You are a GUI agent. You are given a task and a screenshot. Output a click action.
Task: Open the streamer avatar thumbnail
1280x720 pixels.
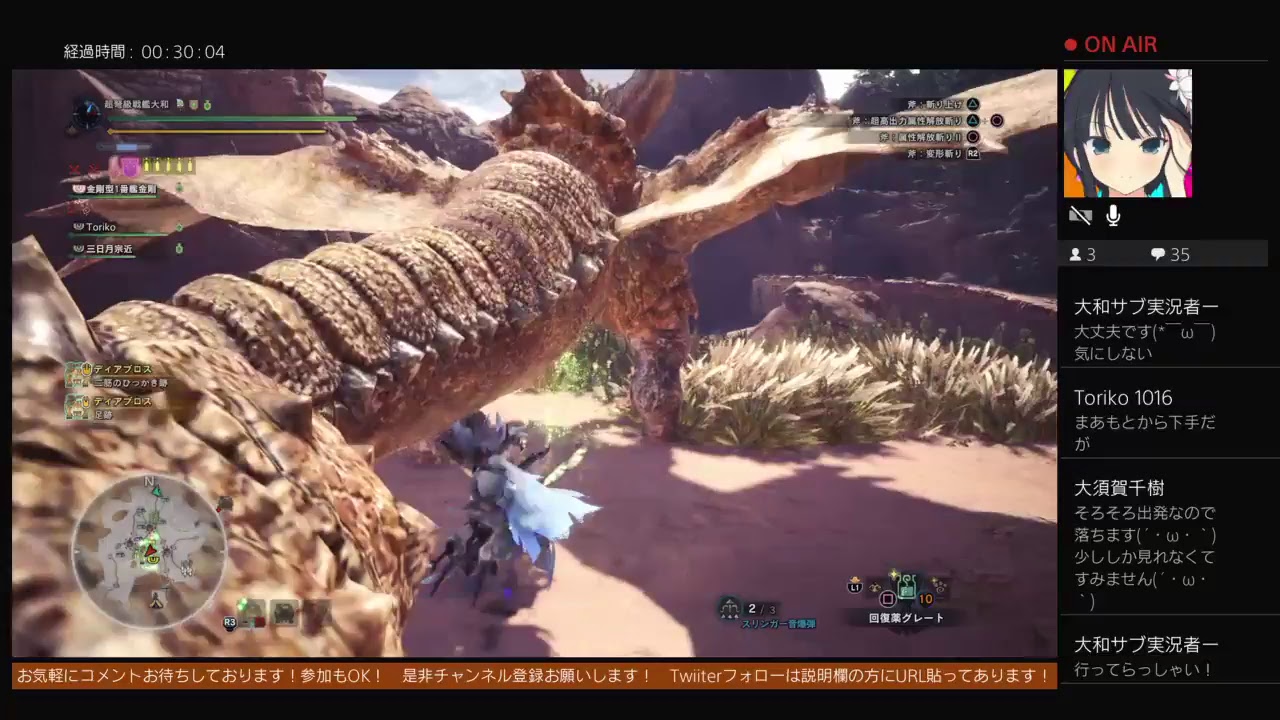click(x=1127, y=133)
